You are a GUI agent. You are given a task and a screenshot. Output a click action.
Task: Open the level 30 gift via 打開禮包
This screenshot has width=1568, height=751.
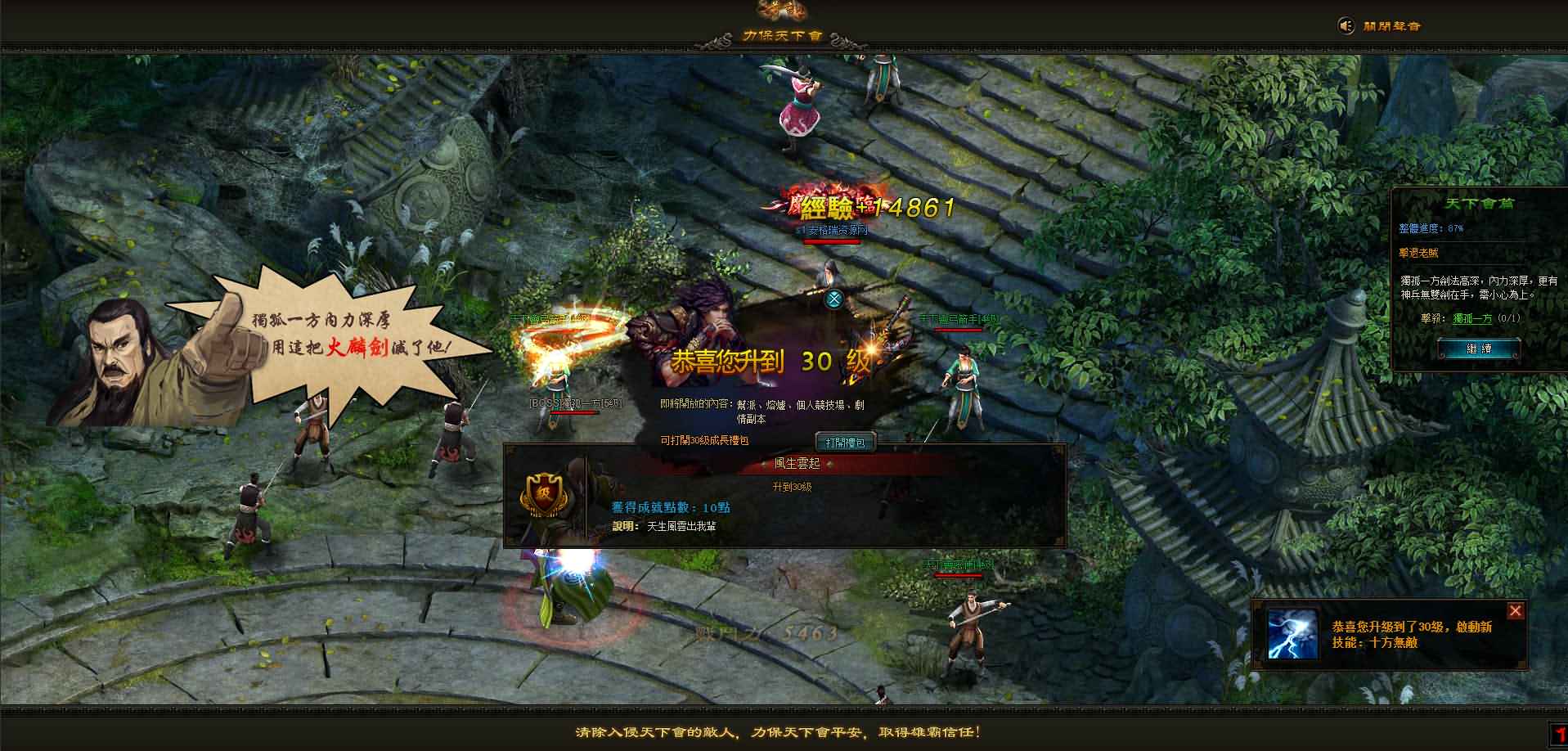point(845,443)
